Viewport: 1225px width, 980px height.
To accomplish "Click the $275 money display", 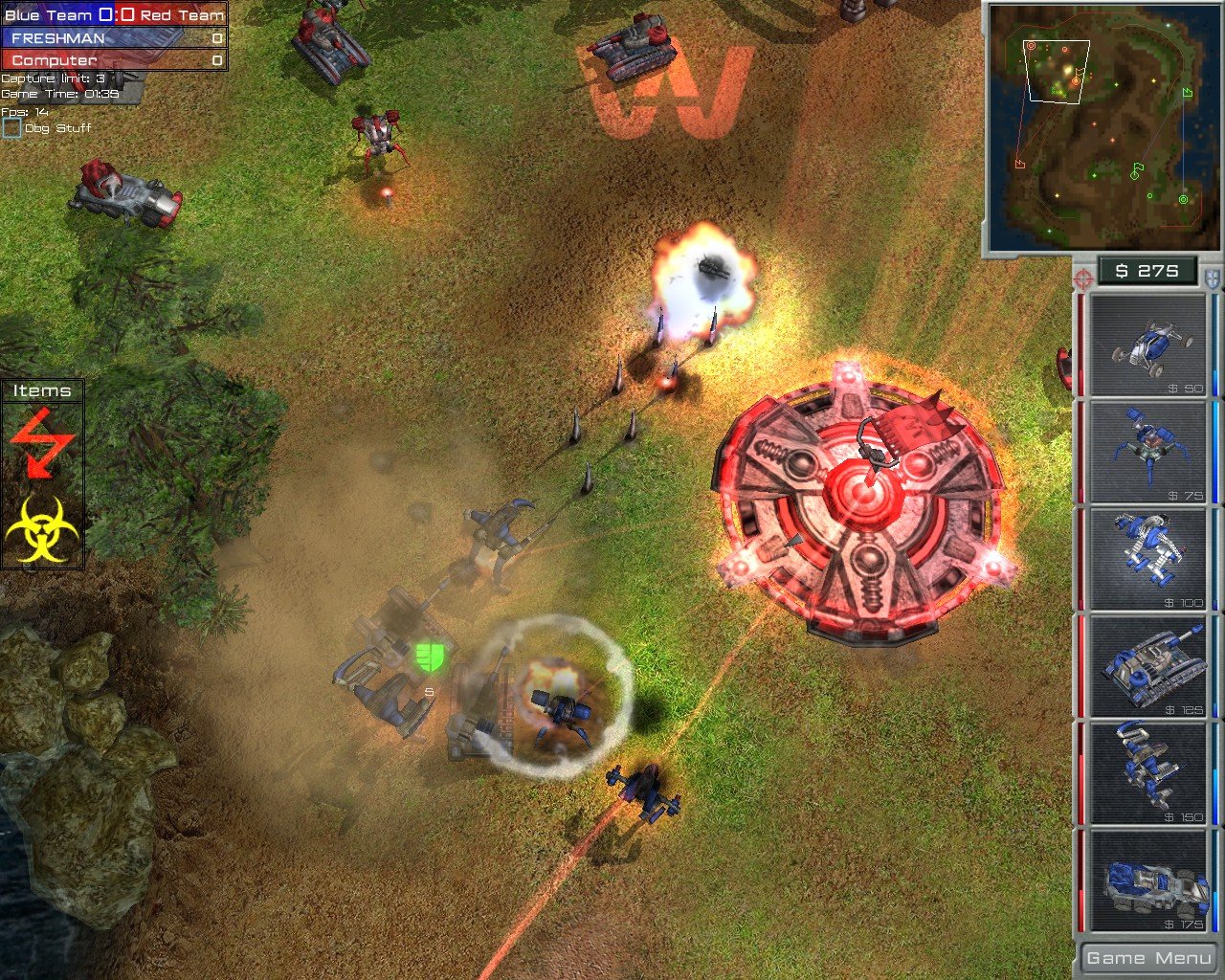I will tap(1146, 271).
